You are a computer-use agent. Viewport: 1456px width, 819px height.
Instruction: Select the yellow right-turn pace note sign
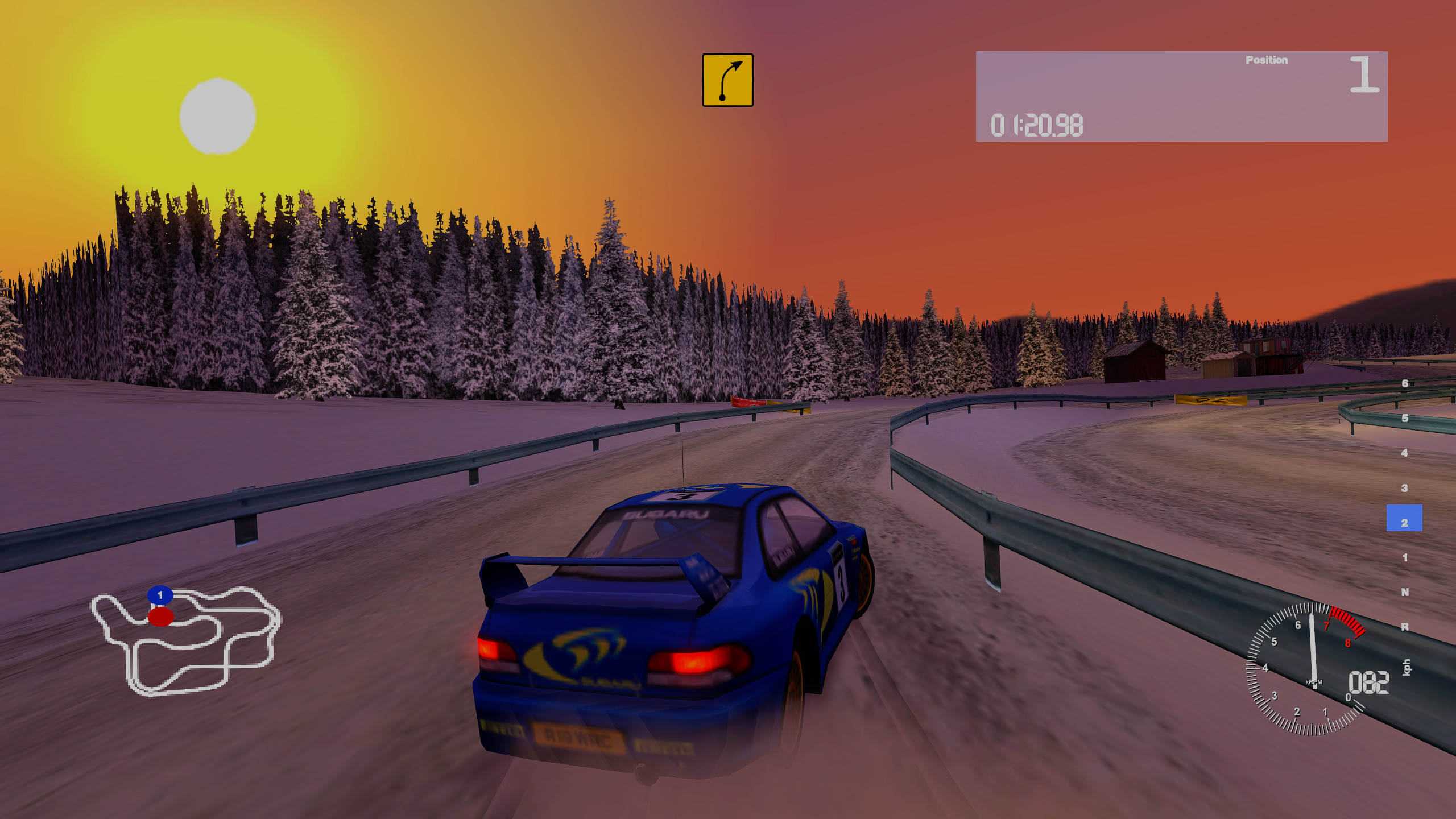point(727,80)
